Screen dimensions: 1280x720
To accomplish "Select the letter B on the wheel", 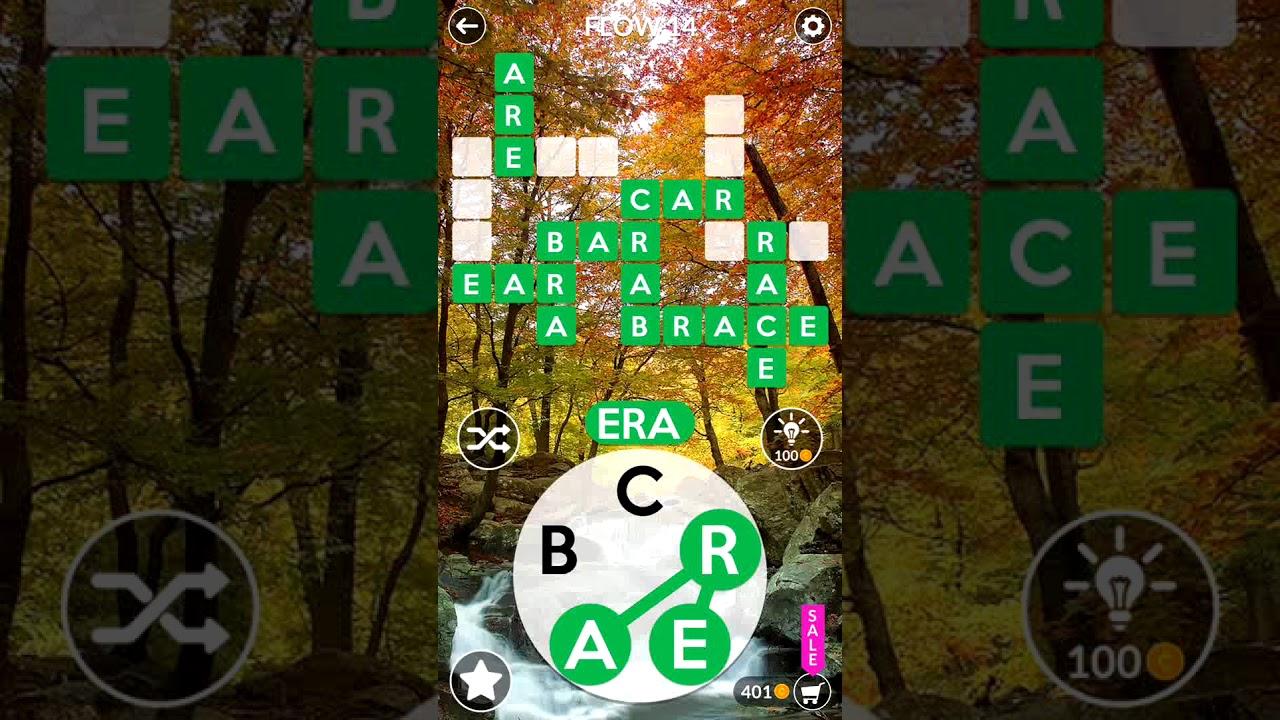I will [x=558, y=551].
